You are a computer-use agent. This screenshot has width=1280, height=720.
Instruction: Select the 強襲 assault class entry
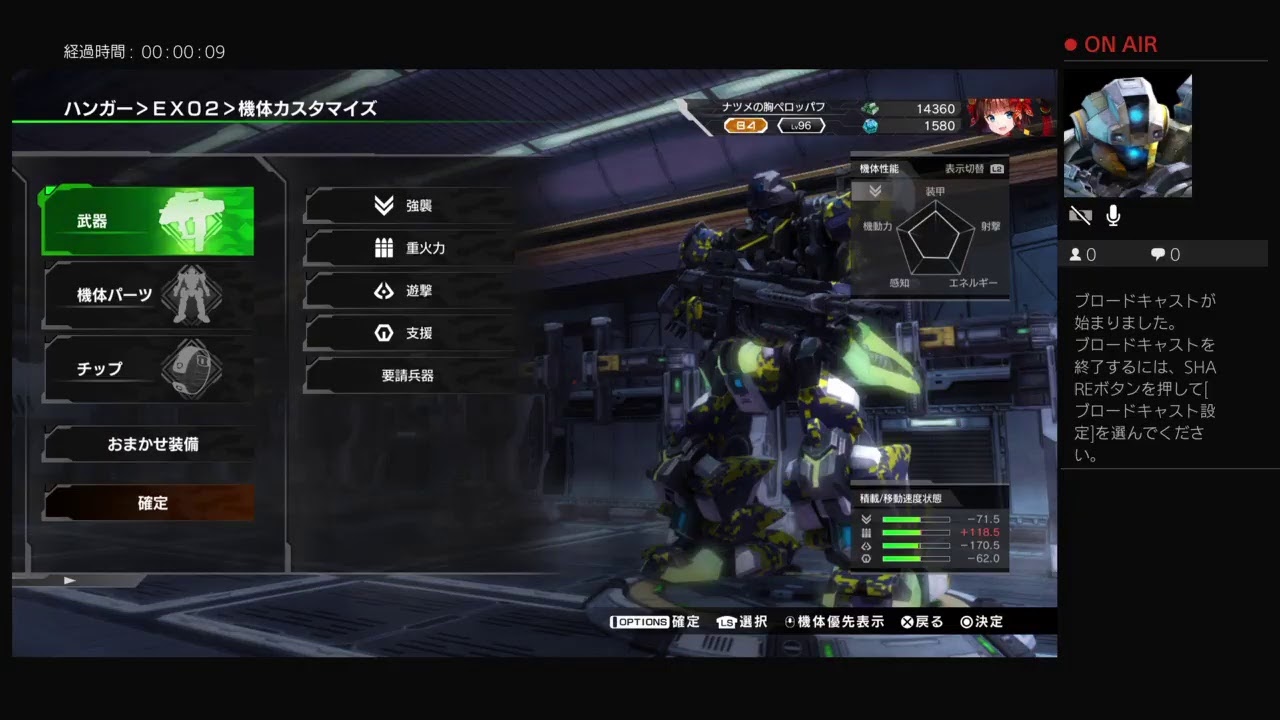(410, 206)
